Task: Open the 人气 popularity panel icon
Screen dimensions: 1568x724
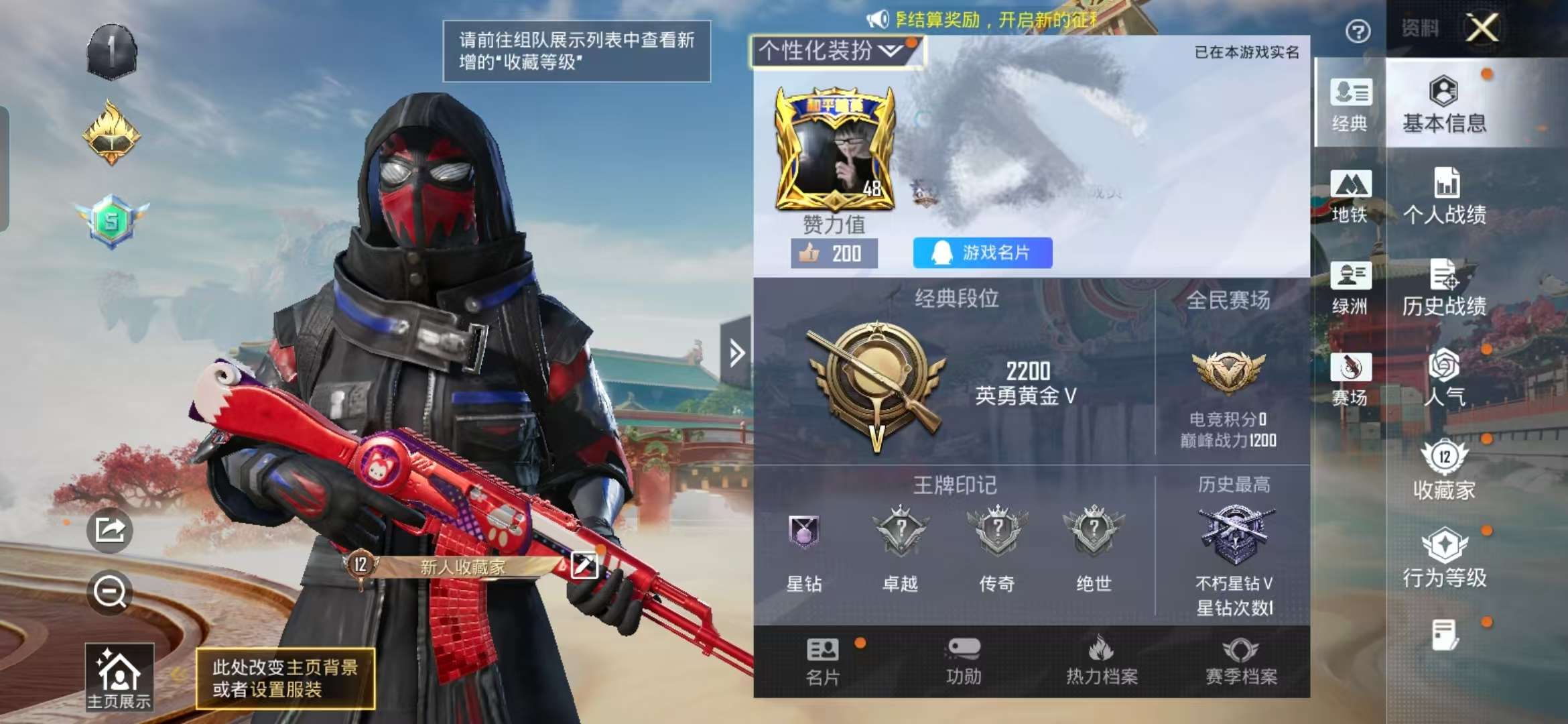Action: pyautogui.click(x=1445, y=379)
